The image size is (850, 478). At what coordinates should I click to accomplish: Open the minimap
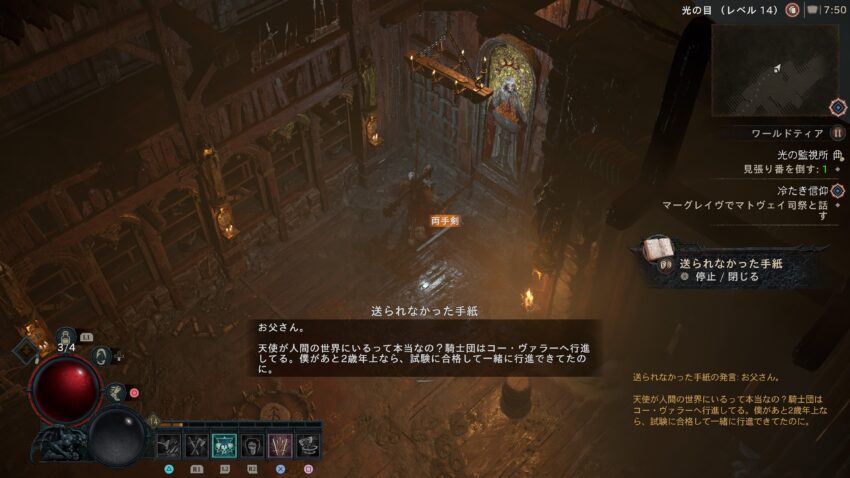point(775,68)
